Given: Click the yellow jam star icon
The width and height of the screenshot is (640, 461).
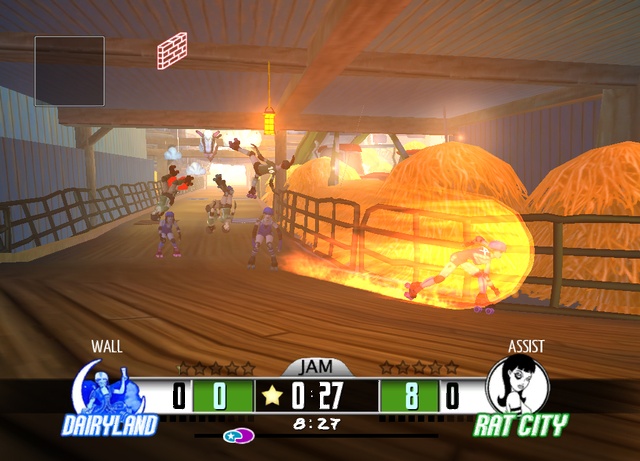Looking at the screenshot, I should 272,395.
